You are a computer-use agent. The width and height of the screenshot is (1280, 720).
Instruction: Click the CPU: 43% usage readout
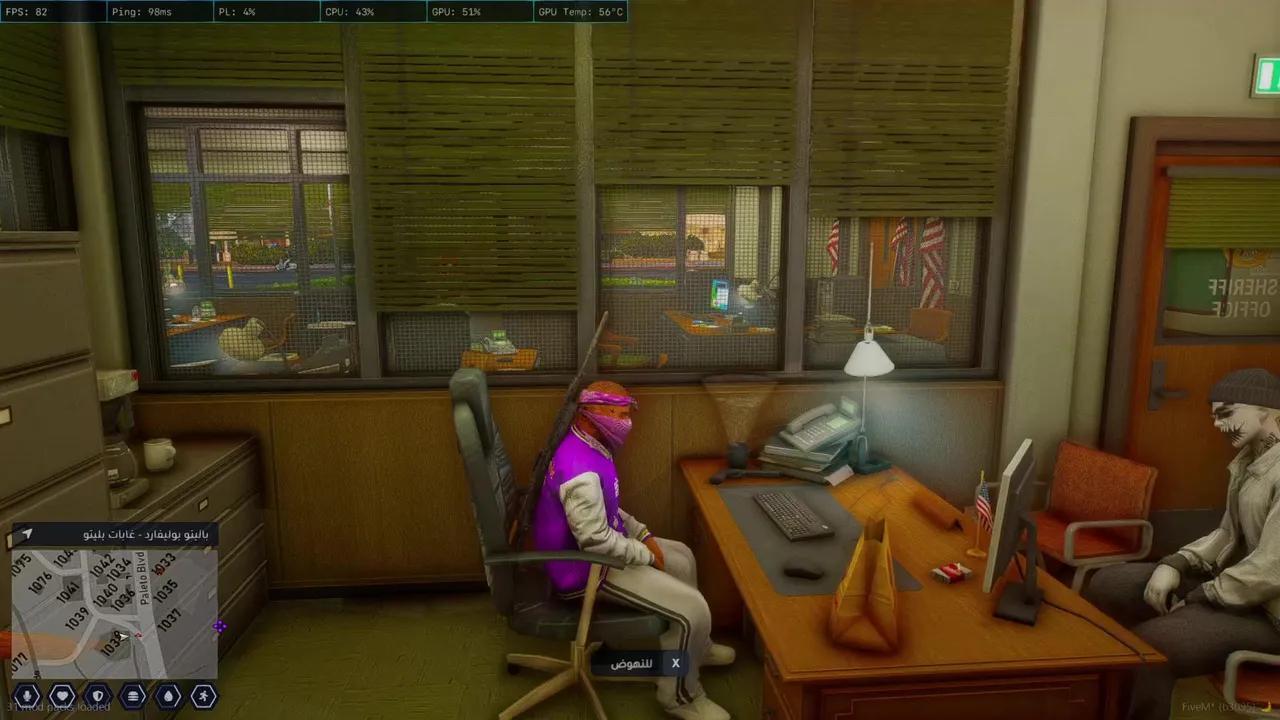(350, 11)
